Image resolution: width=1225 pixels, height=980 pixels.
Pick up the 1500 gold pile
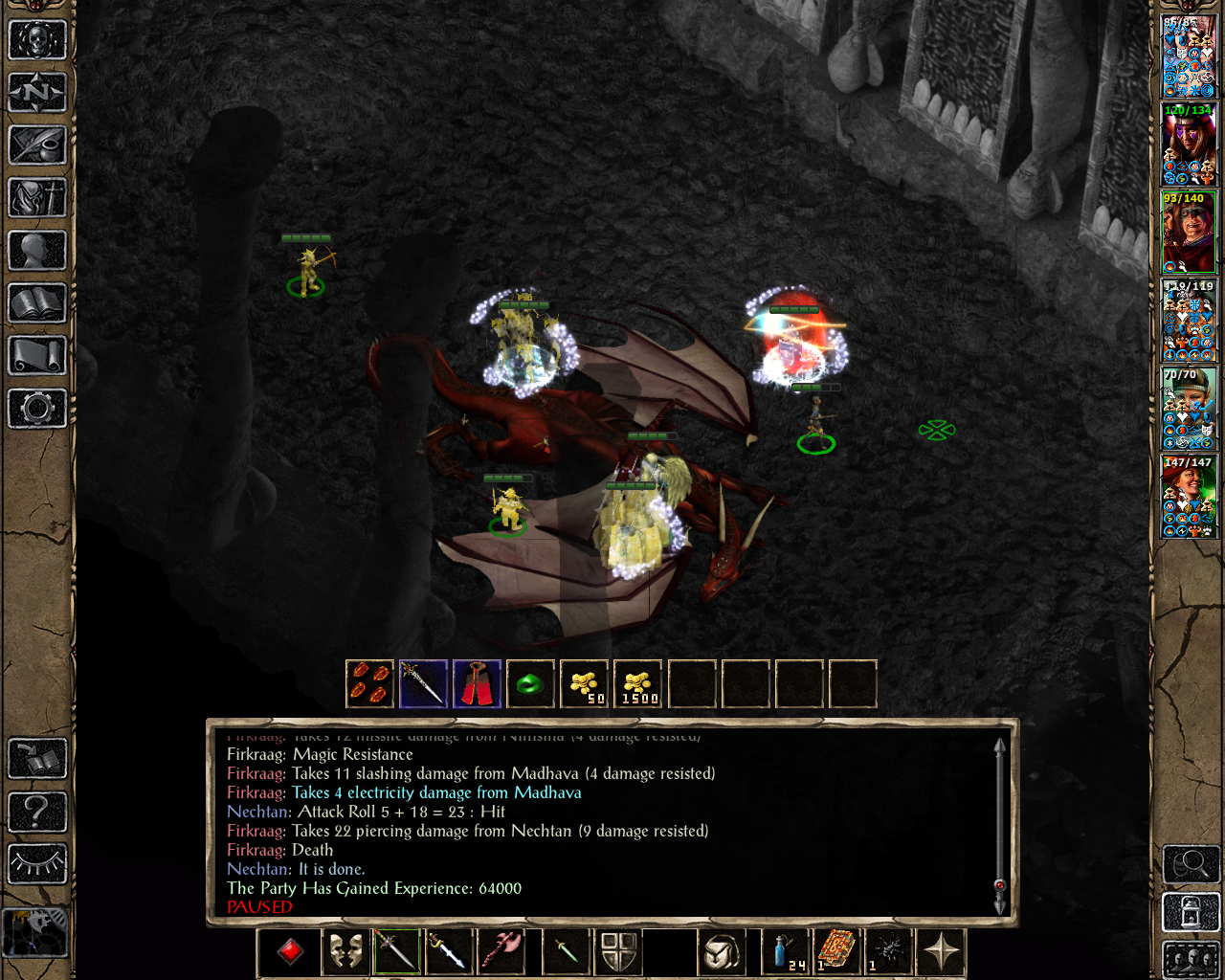click(x=638, y=684)
